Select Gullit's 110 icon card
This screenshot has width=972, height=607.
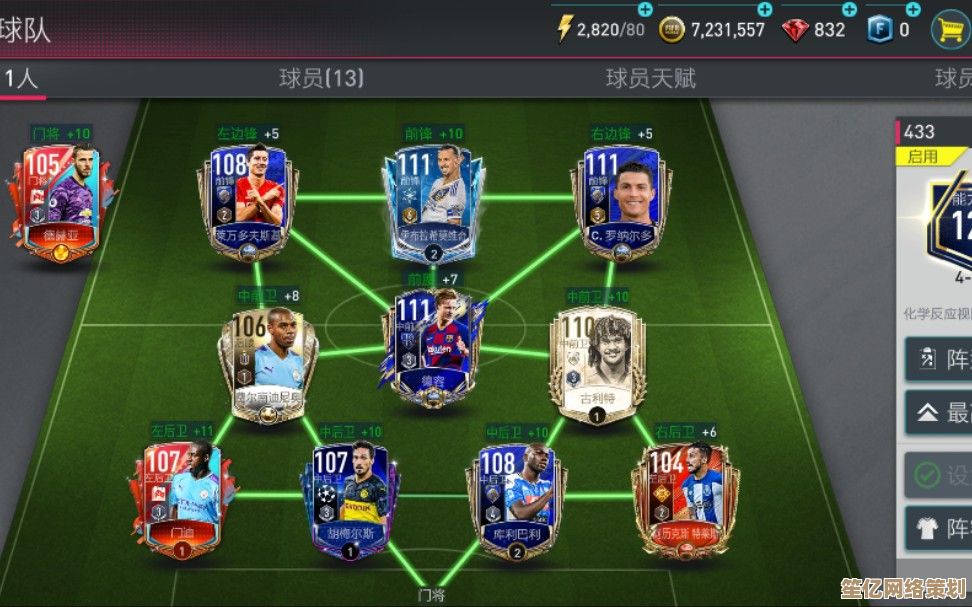597,357
